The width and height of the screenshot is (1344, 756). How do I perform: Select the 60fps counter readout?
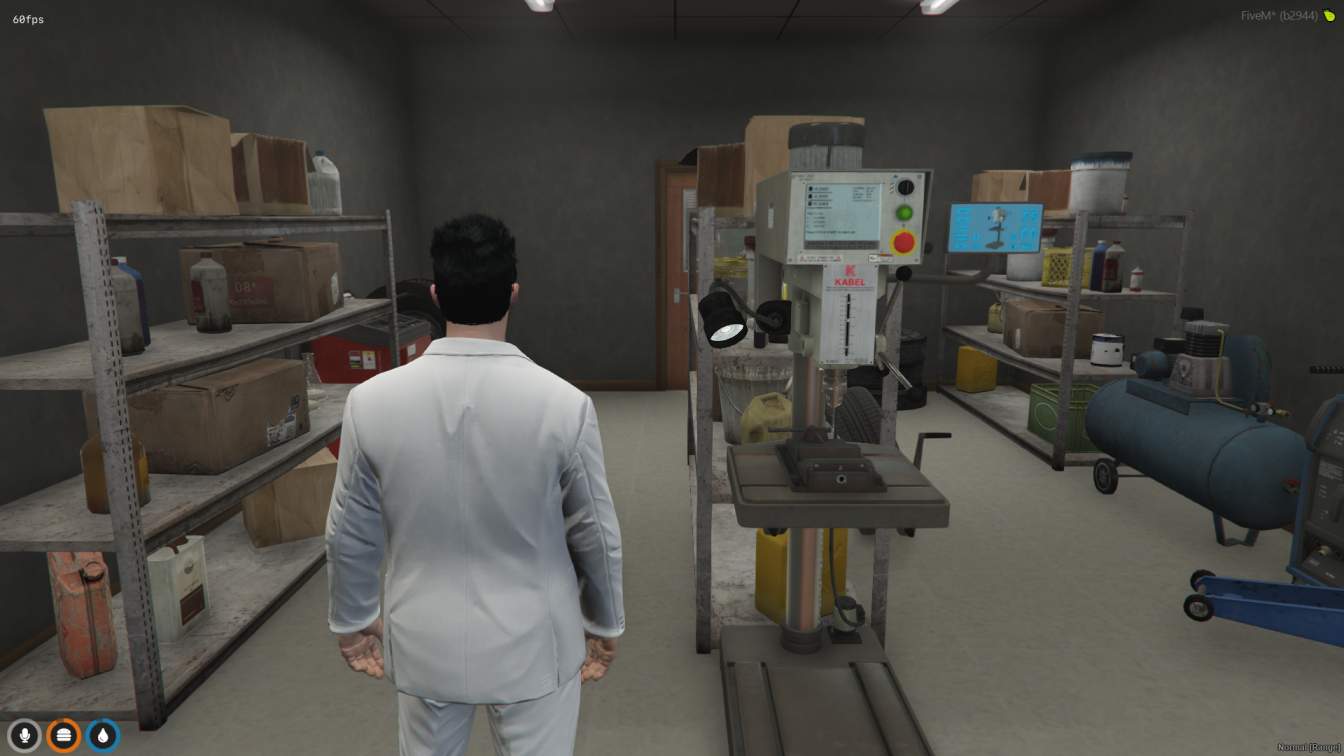coord(29,17)
